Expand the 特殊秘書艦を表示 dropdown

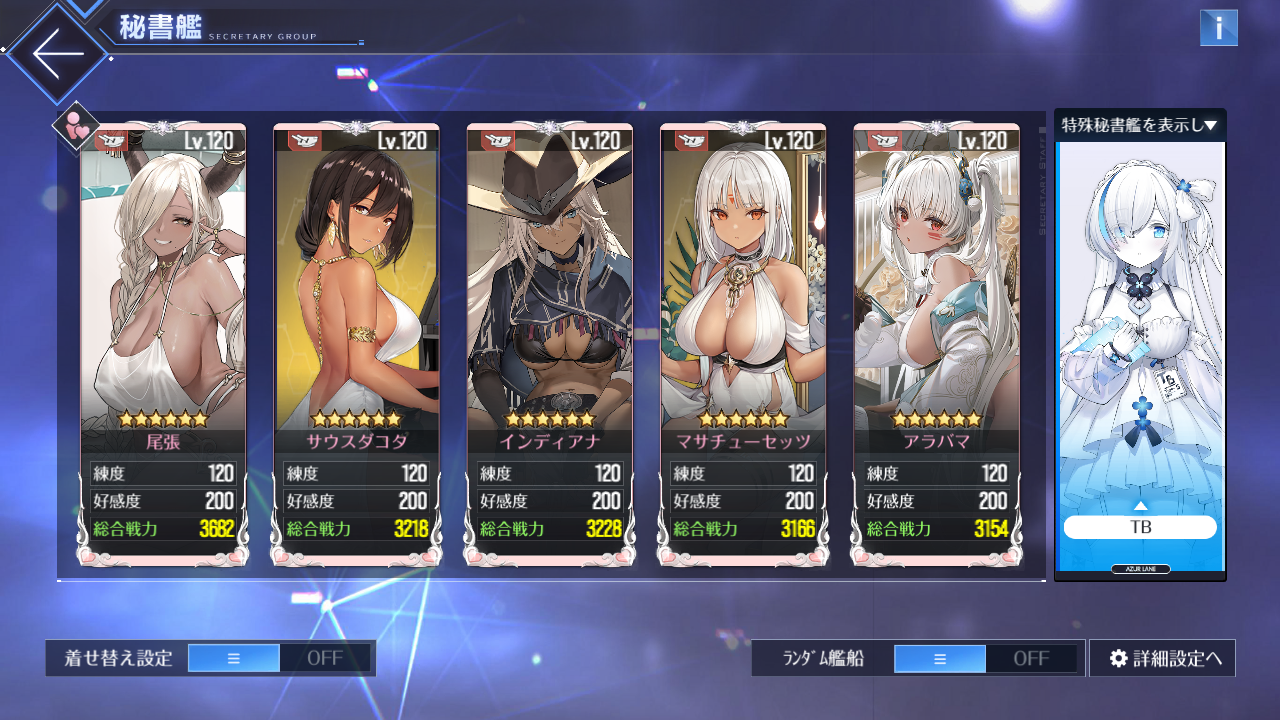tap(1139, 125)
